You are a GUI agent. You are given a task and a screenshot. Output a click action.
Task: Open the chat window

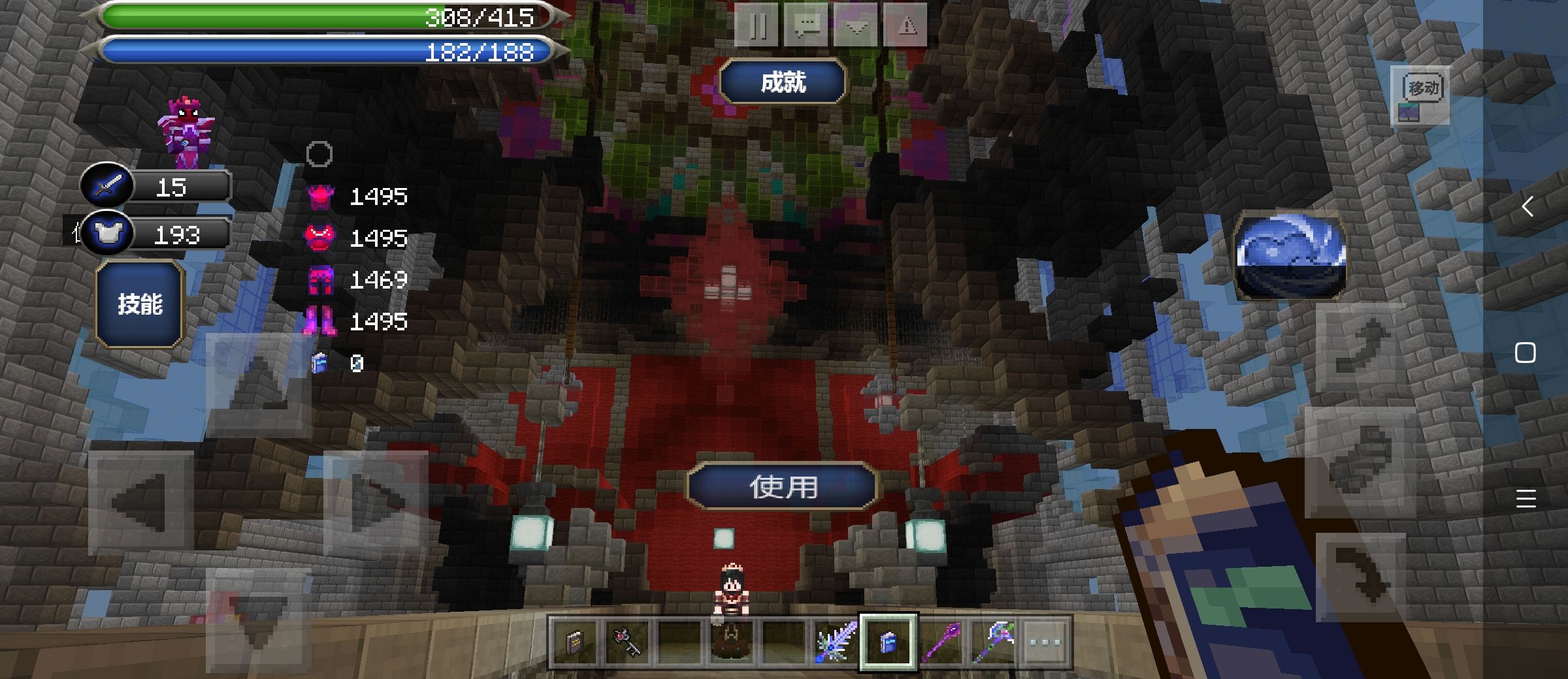click(x=807, y=26)
